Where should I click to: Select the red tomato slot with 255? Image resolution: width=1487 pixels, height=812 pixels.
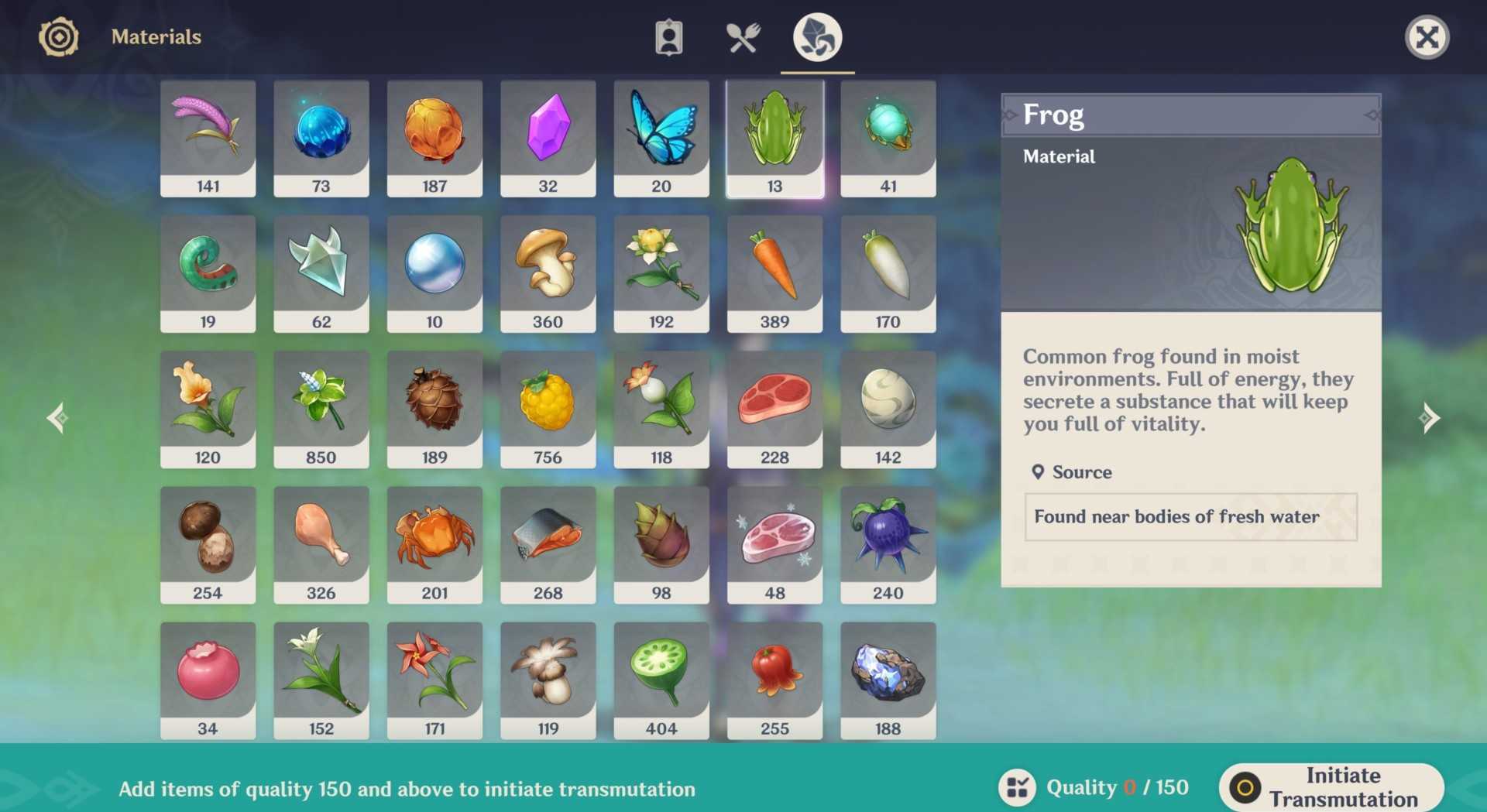[774, 680]
